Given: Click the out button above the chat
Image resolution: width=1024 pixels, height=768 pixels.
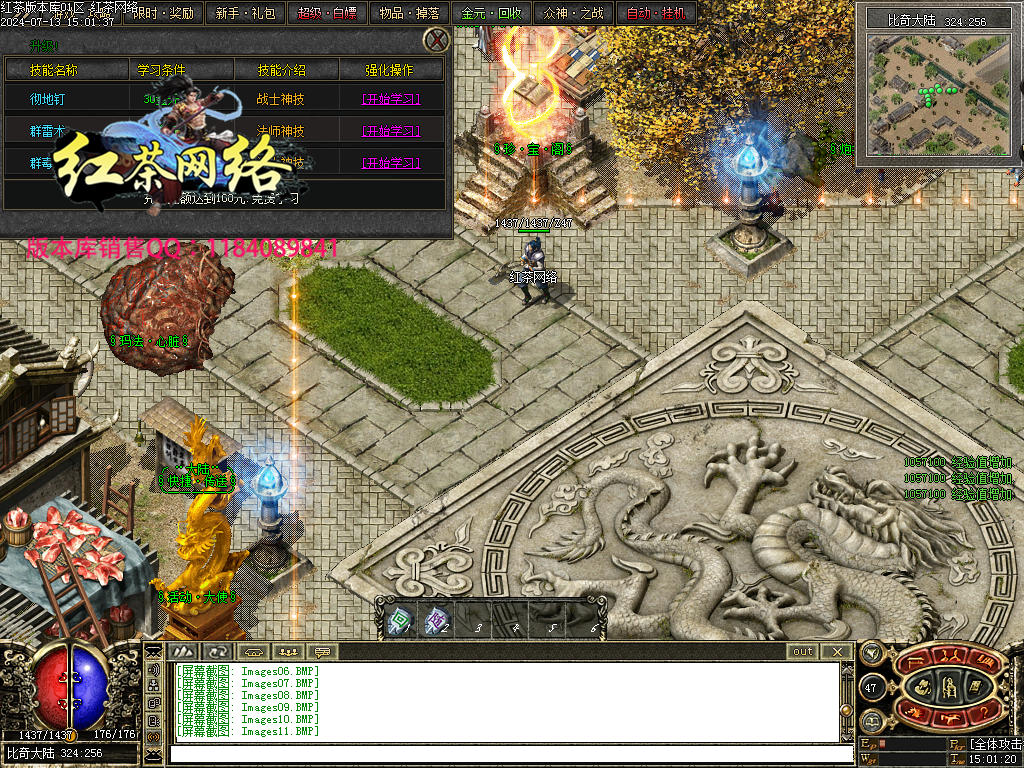Looking at the screenshot, I should click(x=803, y=651).
